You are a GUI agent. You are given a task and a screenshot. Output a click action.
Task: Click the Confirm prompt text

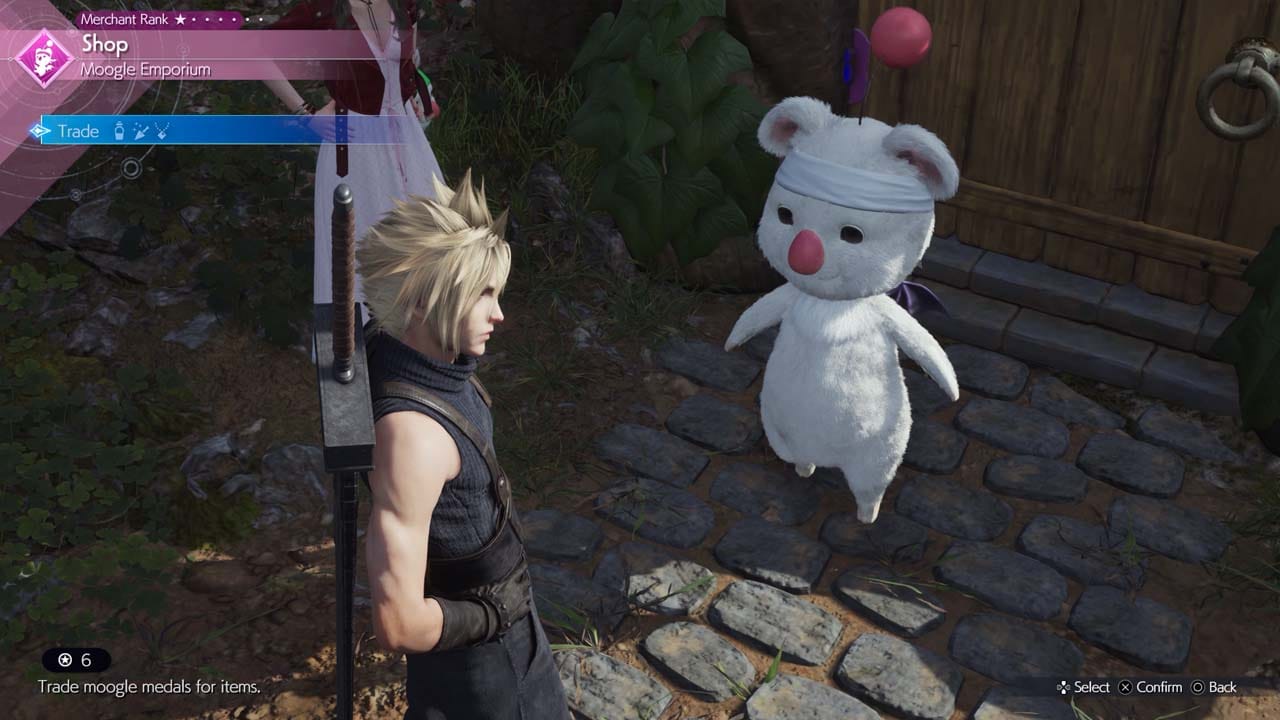pyautogui.click(x=1160, y=687)
